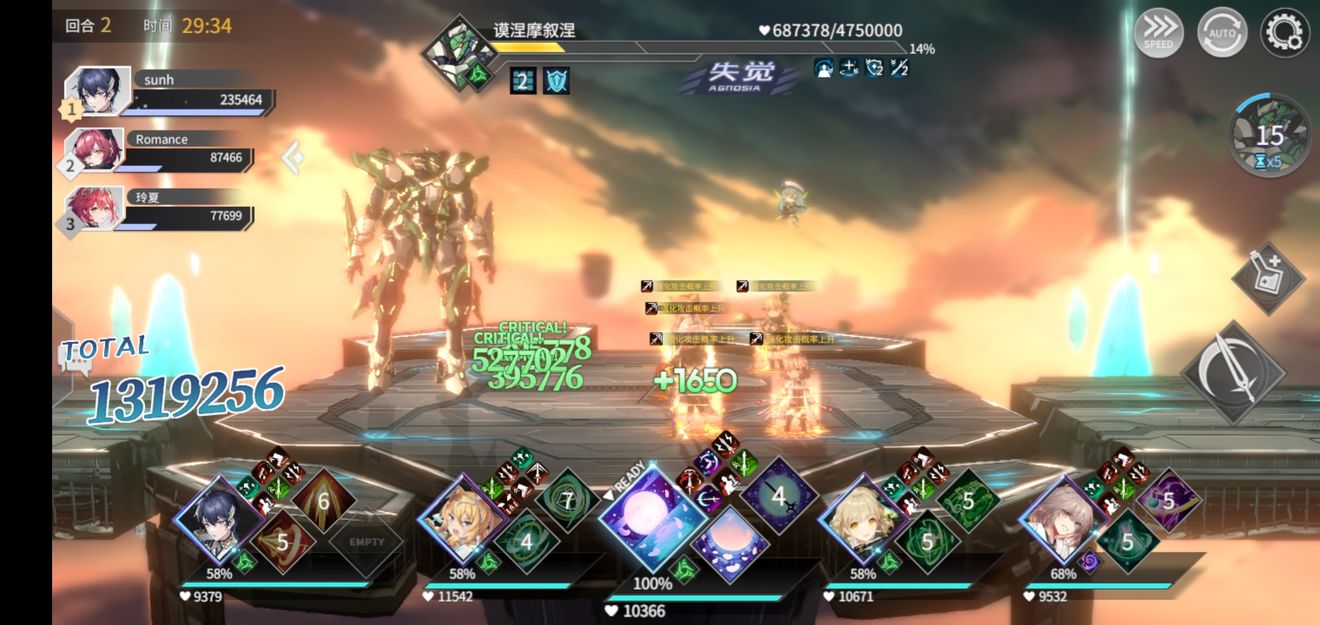Choose the green skill on cooldown 7
This screenshot has height=625, width=1320.
coord(568,499)
